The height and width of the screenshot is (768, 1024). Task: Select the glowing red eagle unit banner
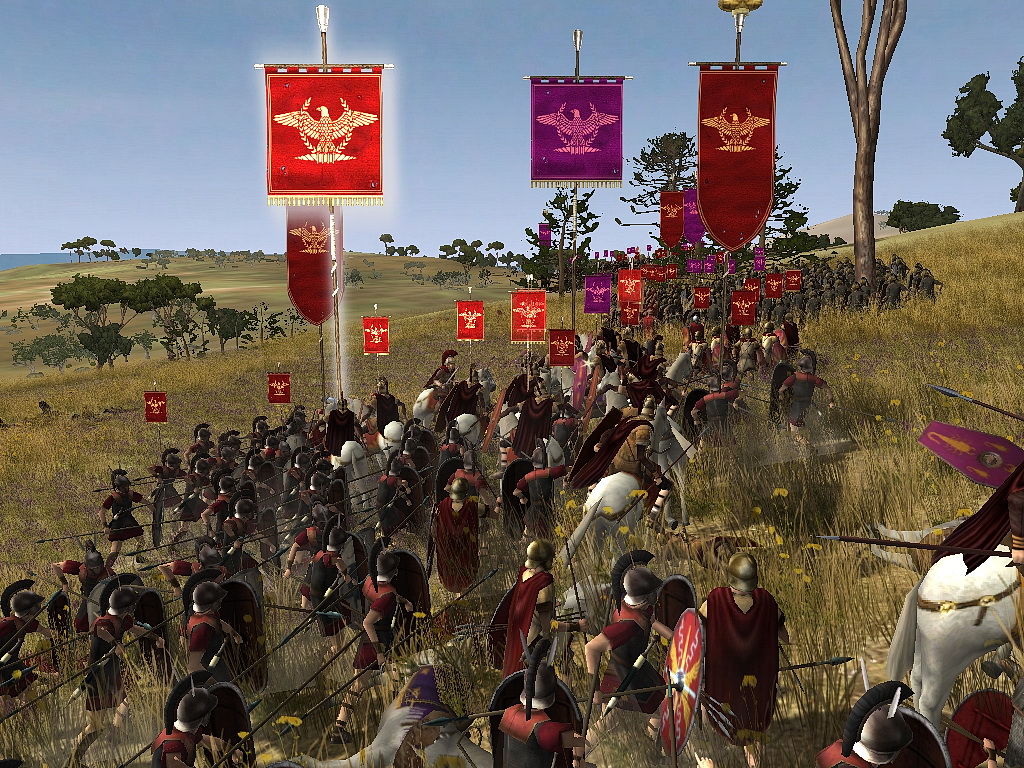tap(324, 132)
